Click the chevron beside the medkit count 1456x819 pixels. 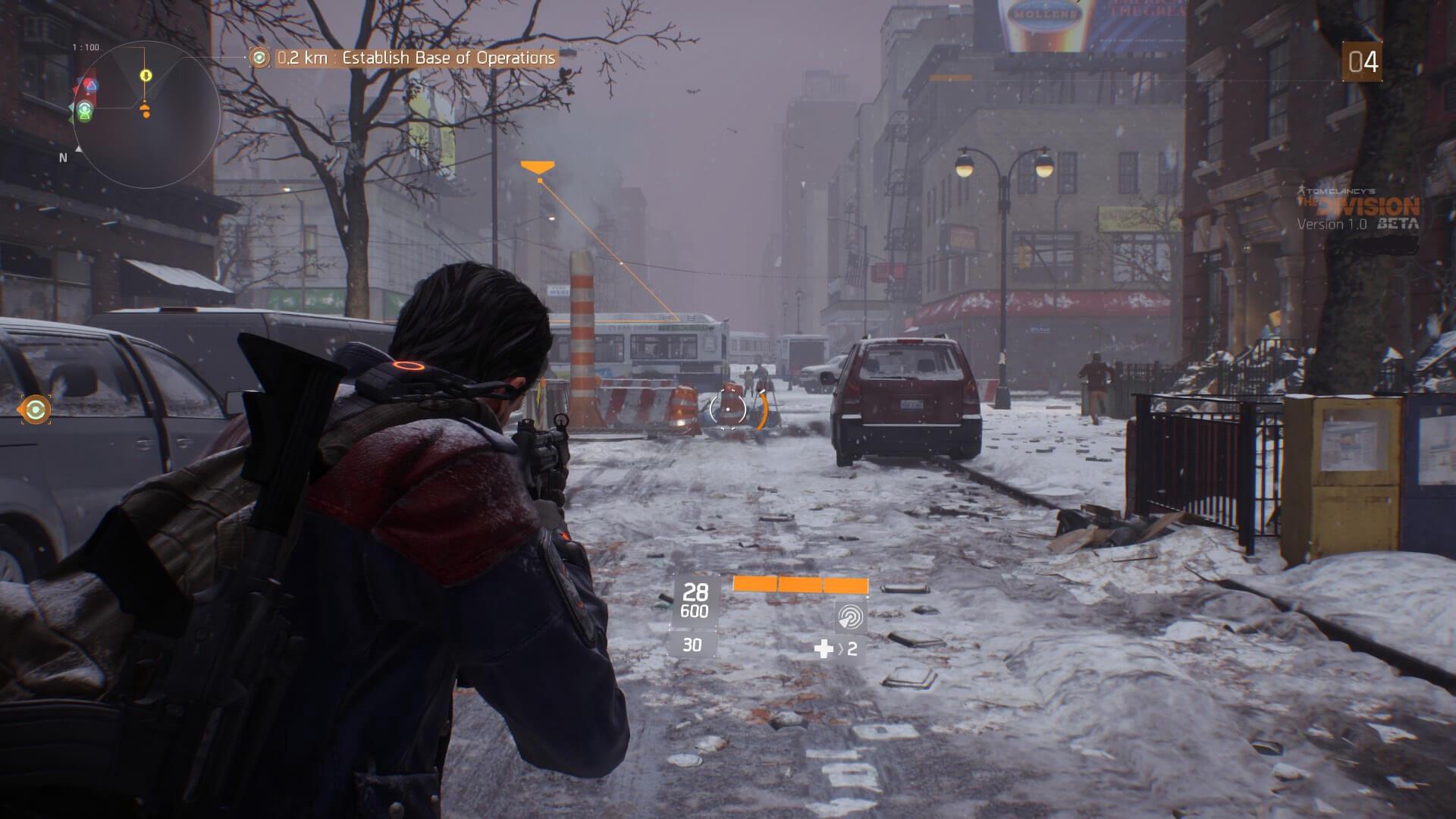click(x=842, y=647)
